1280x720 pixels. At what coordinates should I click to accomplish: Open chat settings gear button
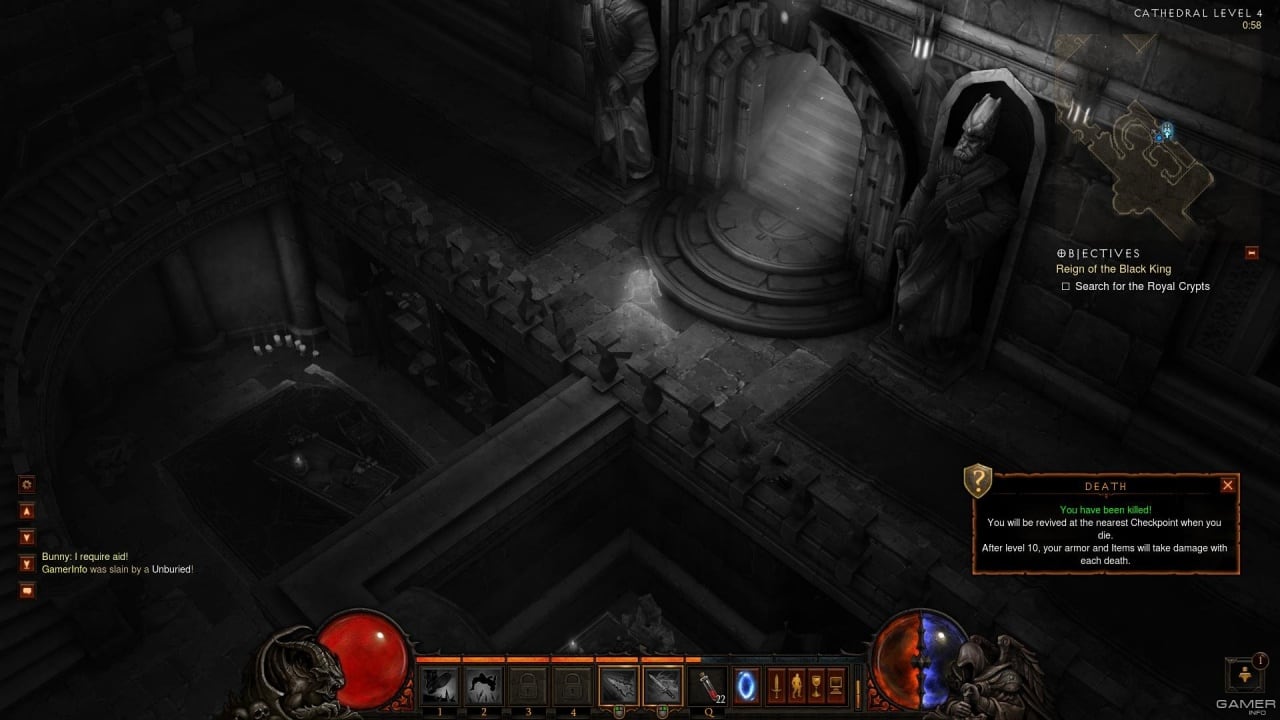tap(27, 484)
